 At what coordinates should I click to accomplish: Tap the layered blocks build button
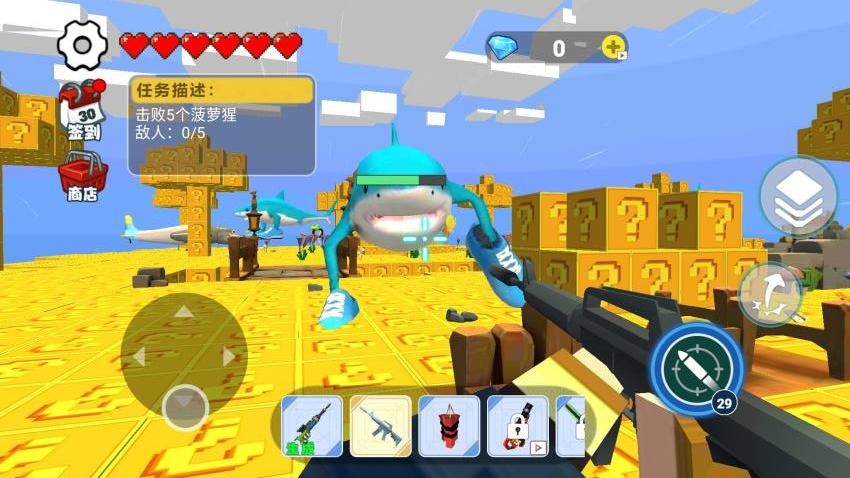coord(797,196)
